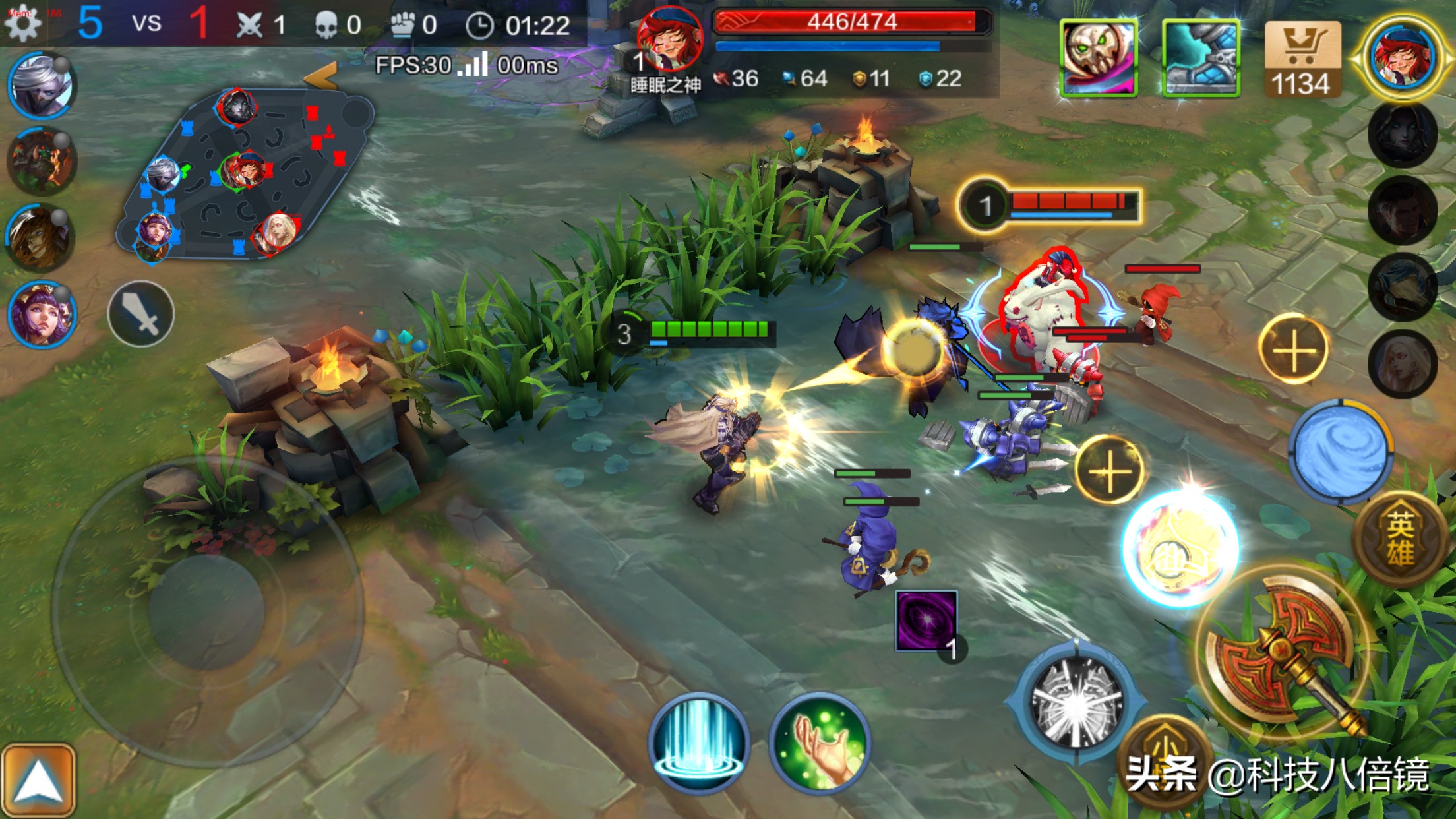Buy the recommended skull mask item

click(x=1099, y=58)
